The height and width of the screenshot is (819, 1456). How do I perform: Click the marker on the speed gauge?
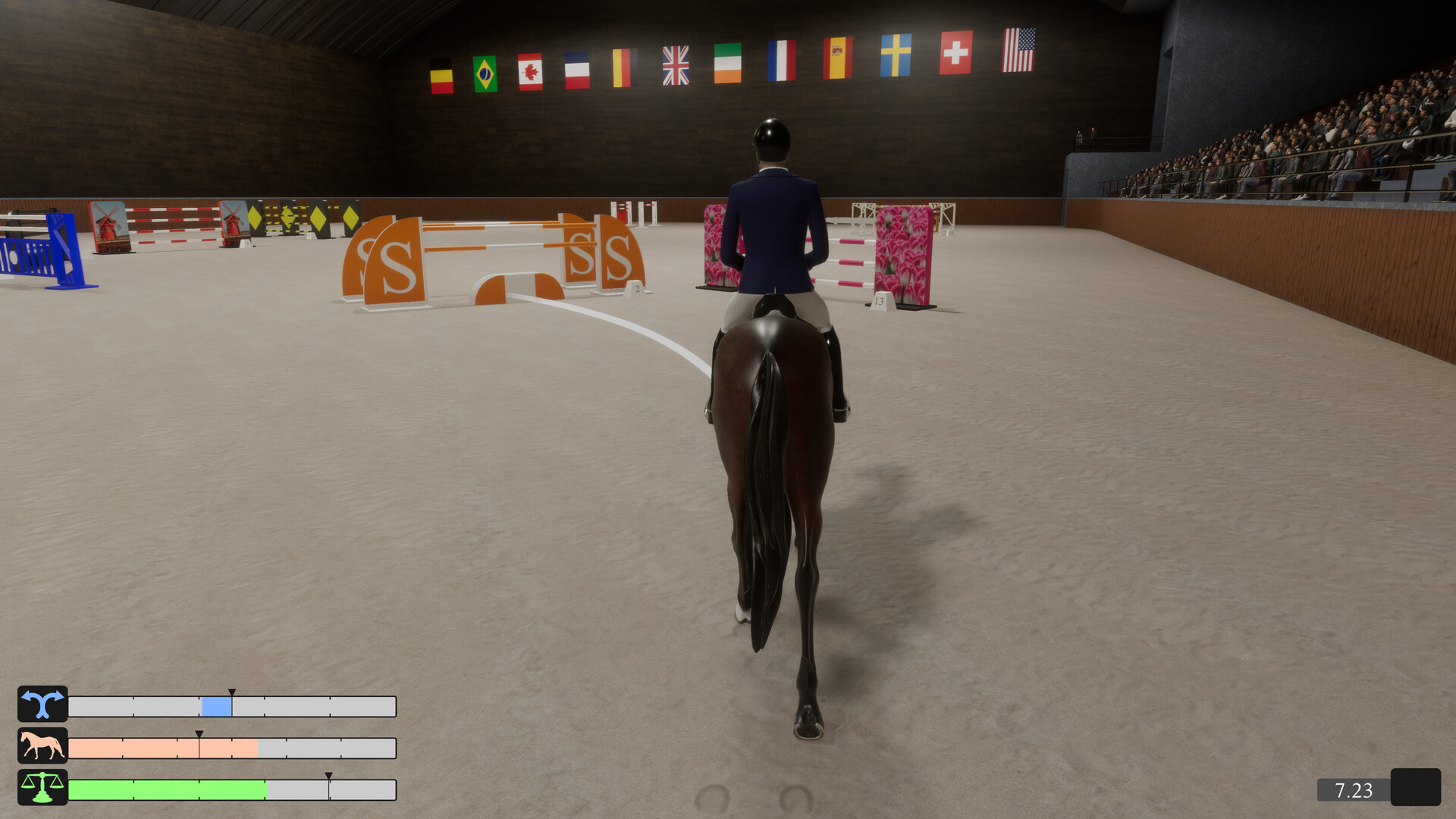click(199, 735)
